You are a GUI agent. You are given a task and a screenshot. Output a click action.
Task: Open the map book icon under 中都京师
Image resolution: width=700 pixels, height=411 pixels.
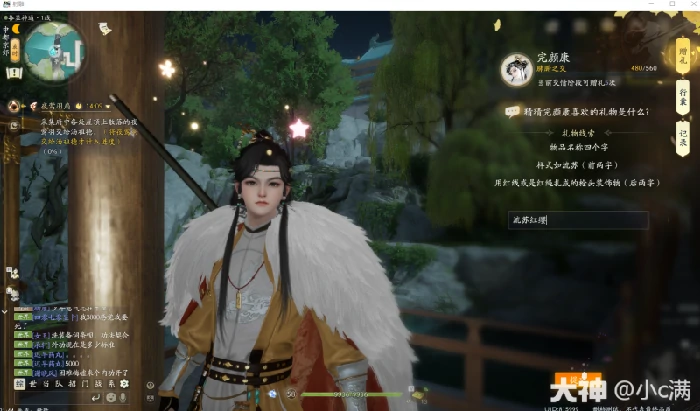point(14,72)
